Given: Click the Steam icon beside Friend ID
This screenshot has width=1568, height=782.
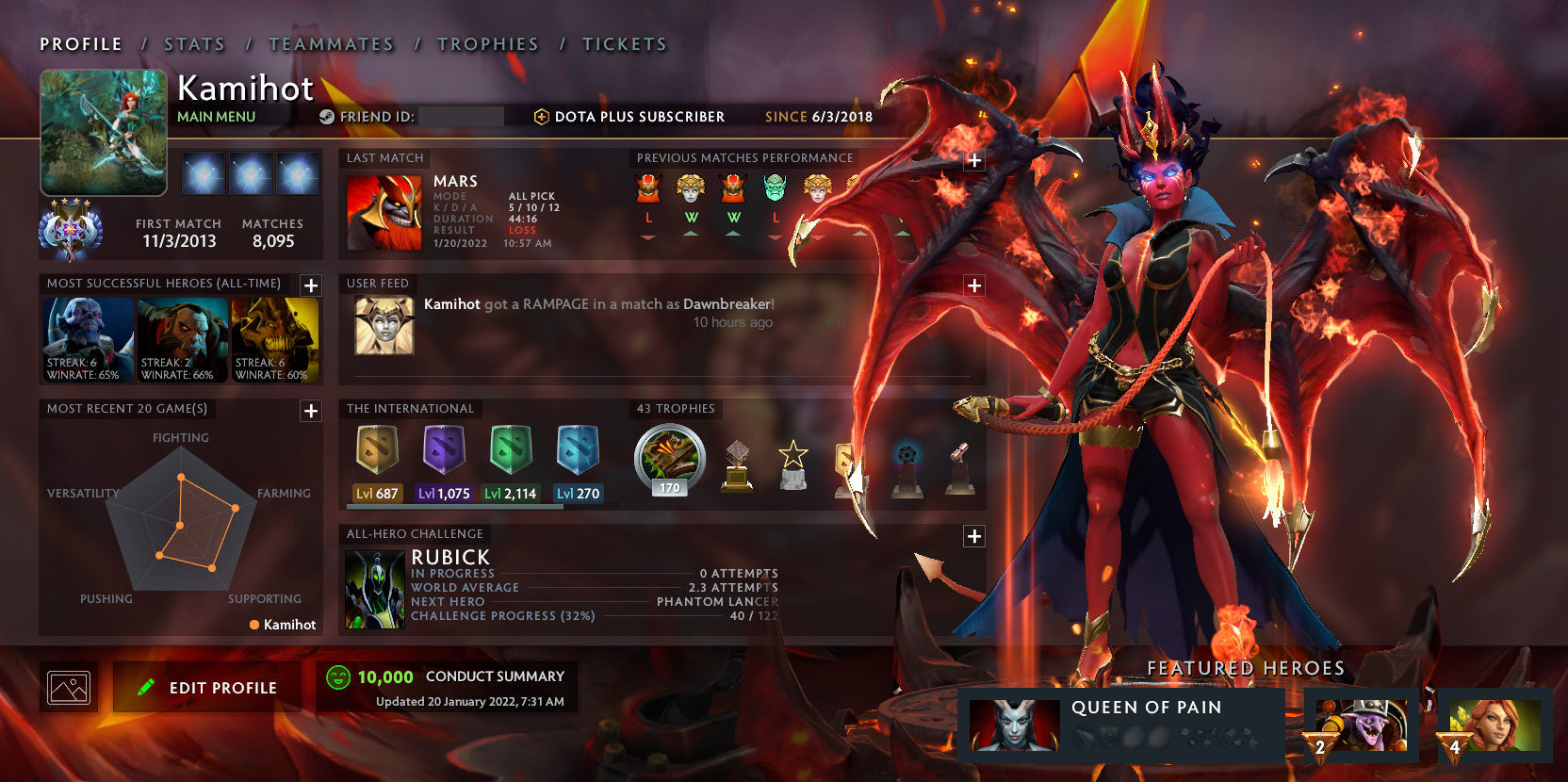Looking at the screenshot, I should coord(327,117).
